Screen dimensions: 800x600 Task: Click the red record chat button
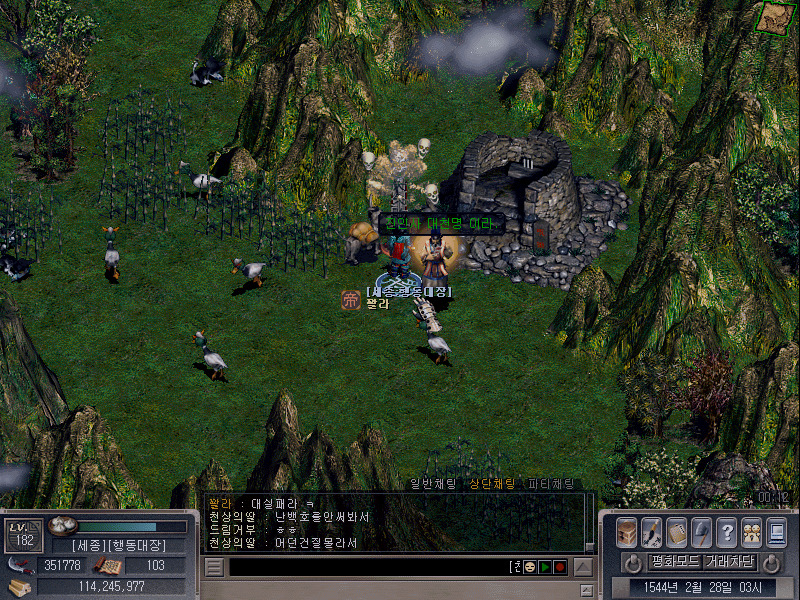point(560,567)
